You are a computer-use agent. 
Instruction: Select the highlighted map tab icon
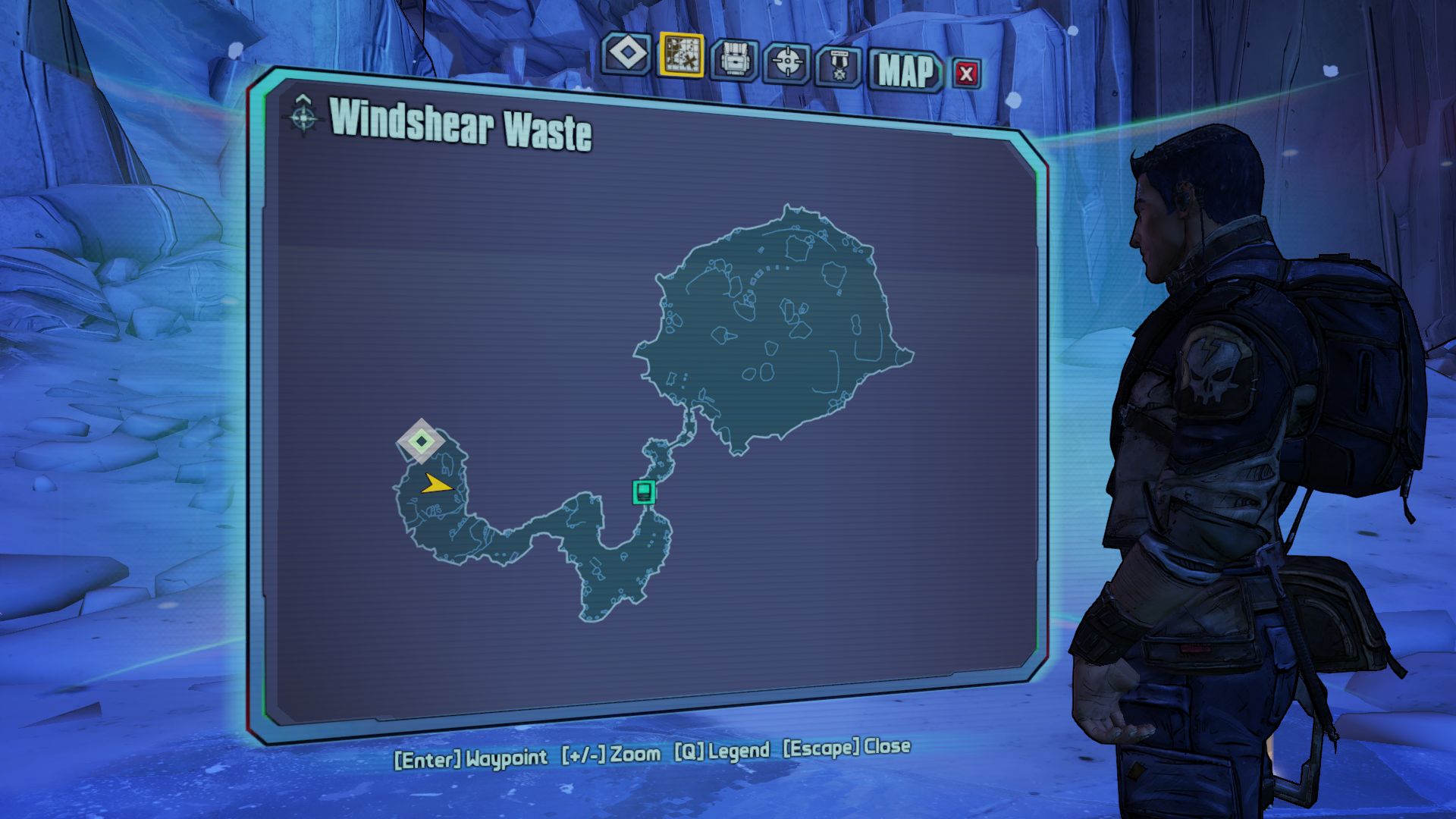(681, 55)
